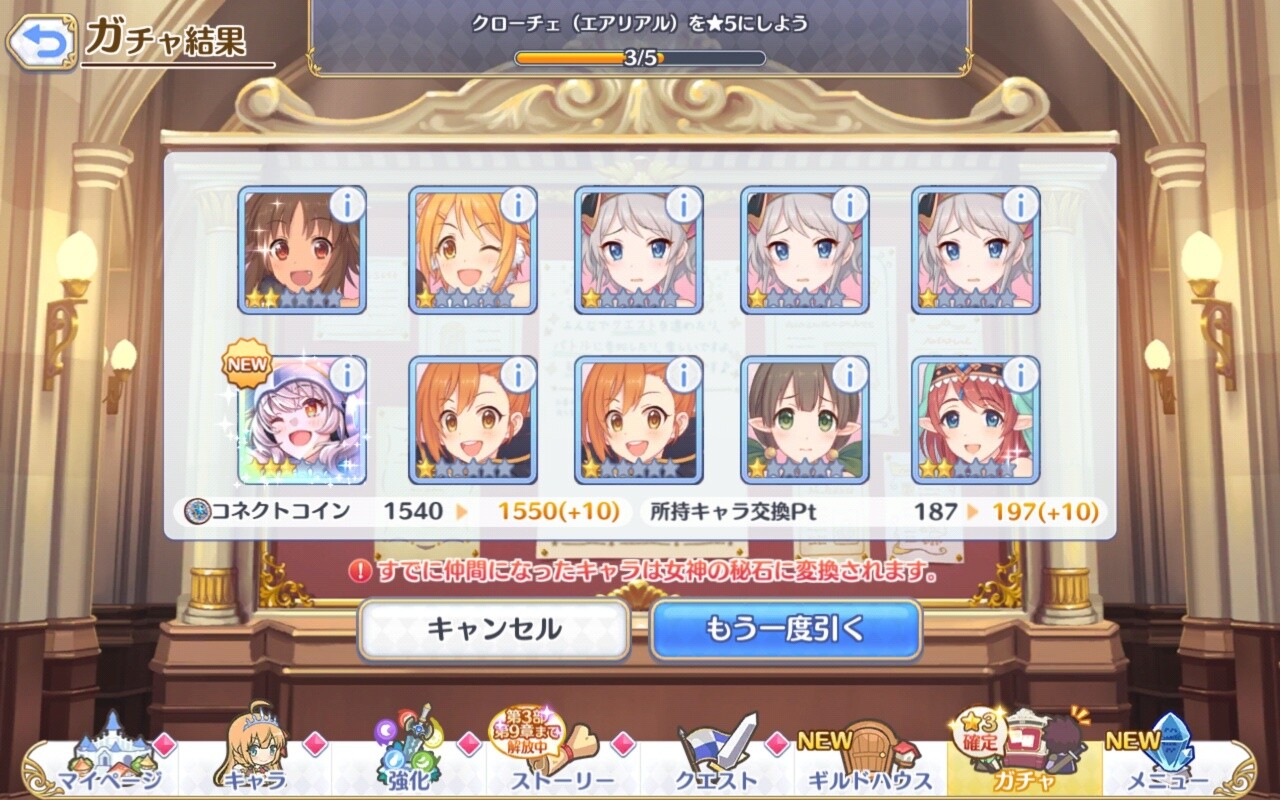Viewport: 1280px width, 800px height.
Task: Select the brown-haired two-star character card
Action: click(302, 250)
